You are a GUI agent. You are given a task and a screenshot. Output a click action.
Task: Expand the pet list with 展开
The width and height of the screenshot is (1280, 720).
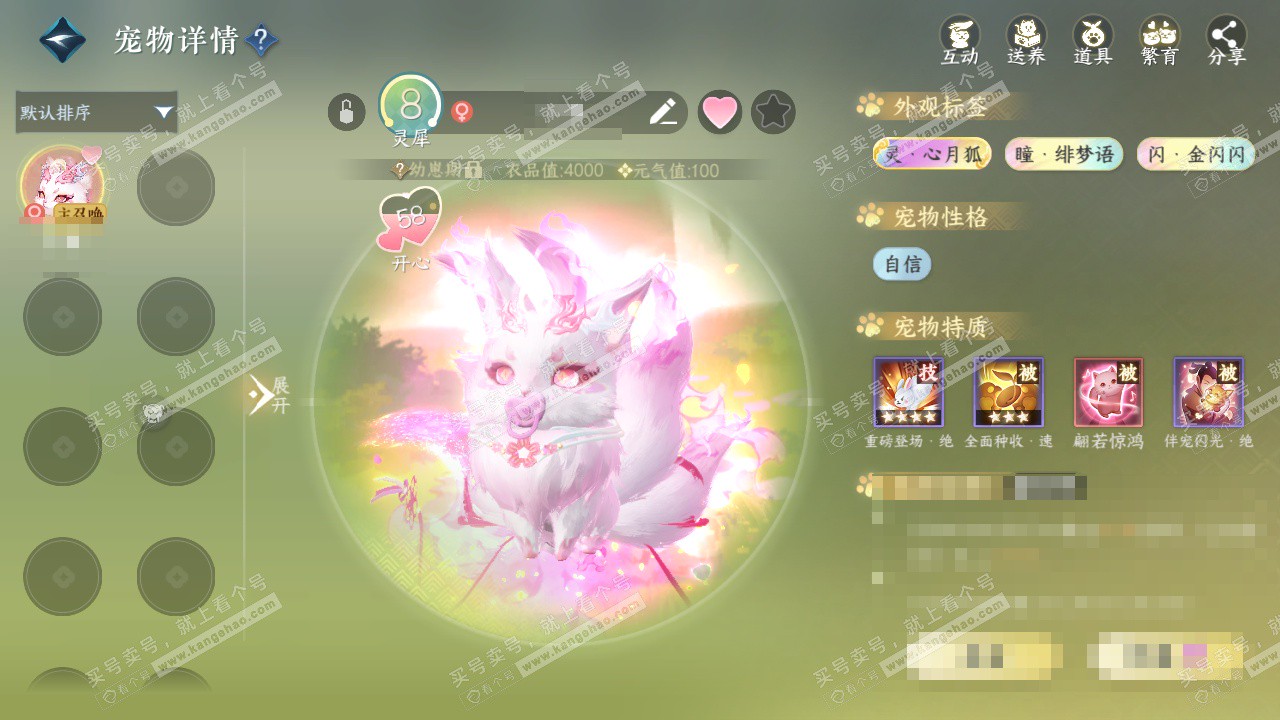tap(268, 395)
